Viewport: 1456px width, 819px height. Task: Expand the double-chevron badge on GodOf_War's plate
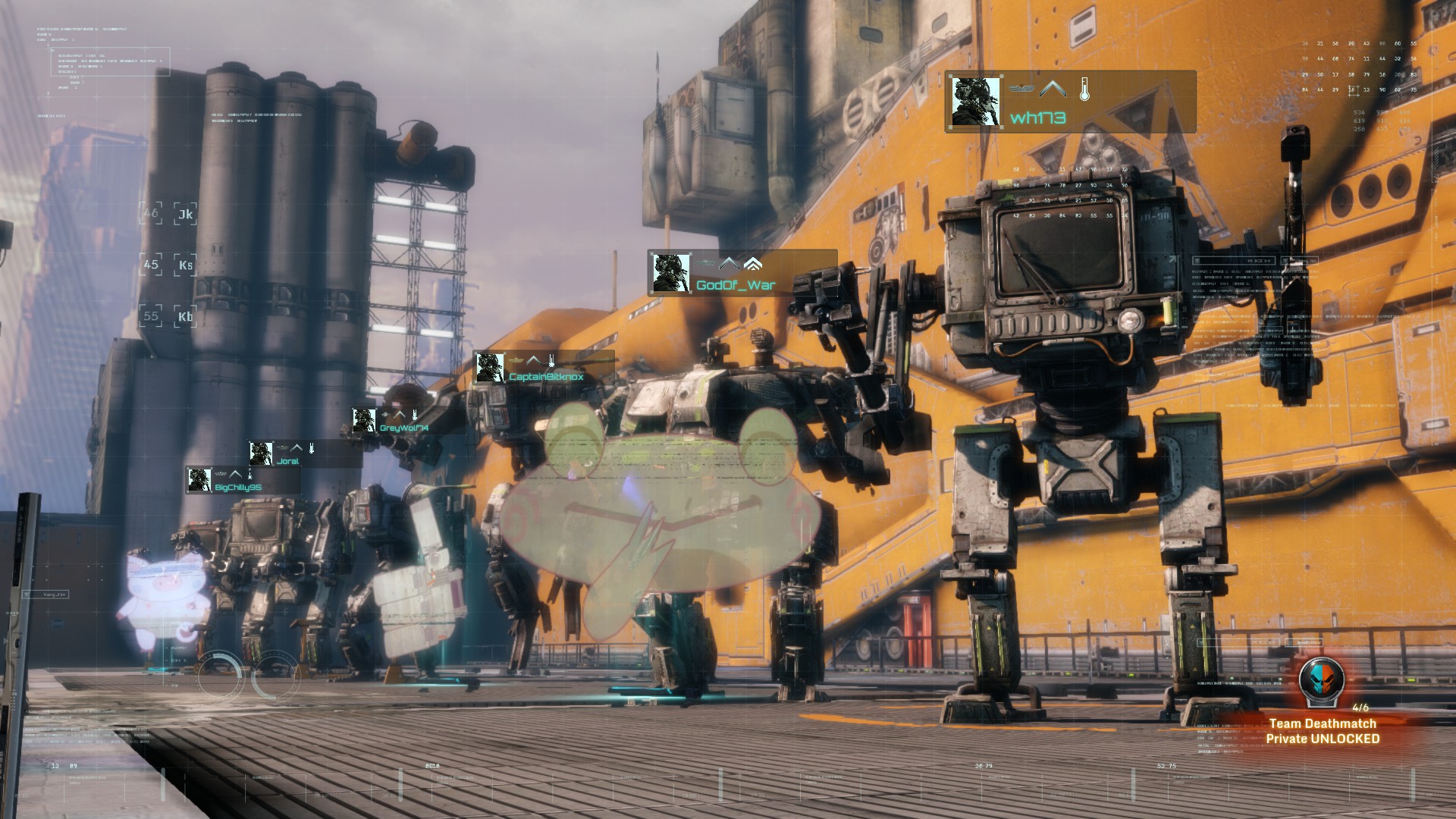(753, 263)
